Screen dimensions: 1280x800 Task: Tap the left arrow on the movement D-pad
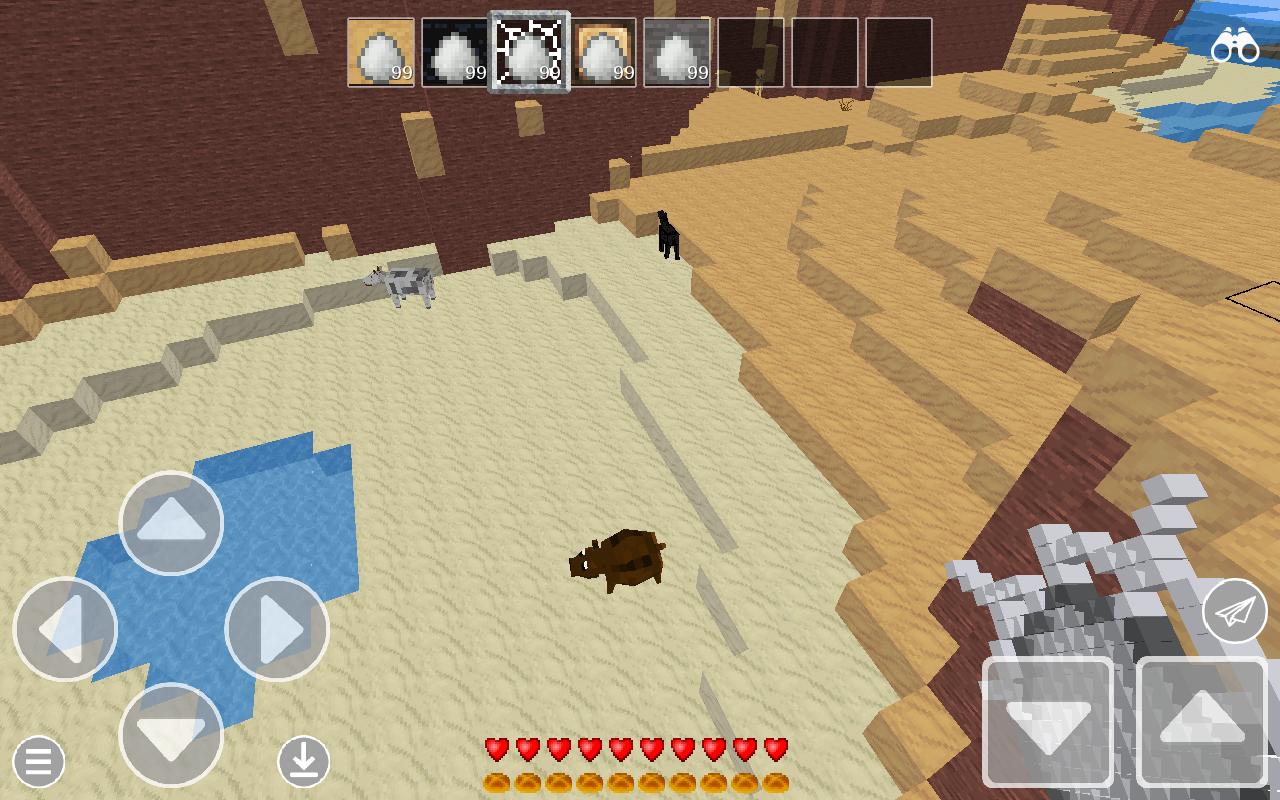[x=66, y=628]
